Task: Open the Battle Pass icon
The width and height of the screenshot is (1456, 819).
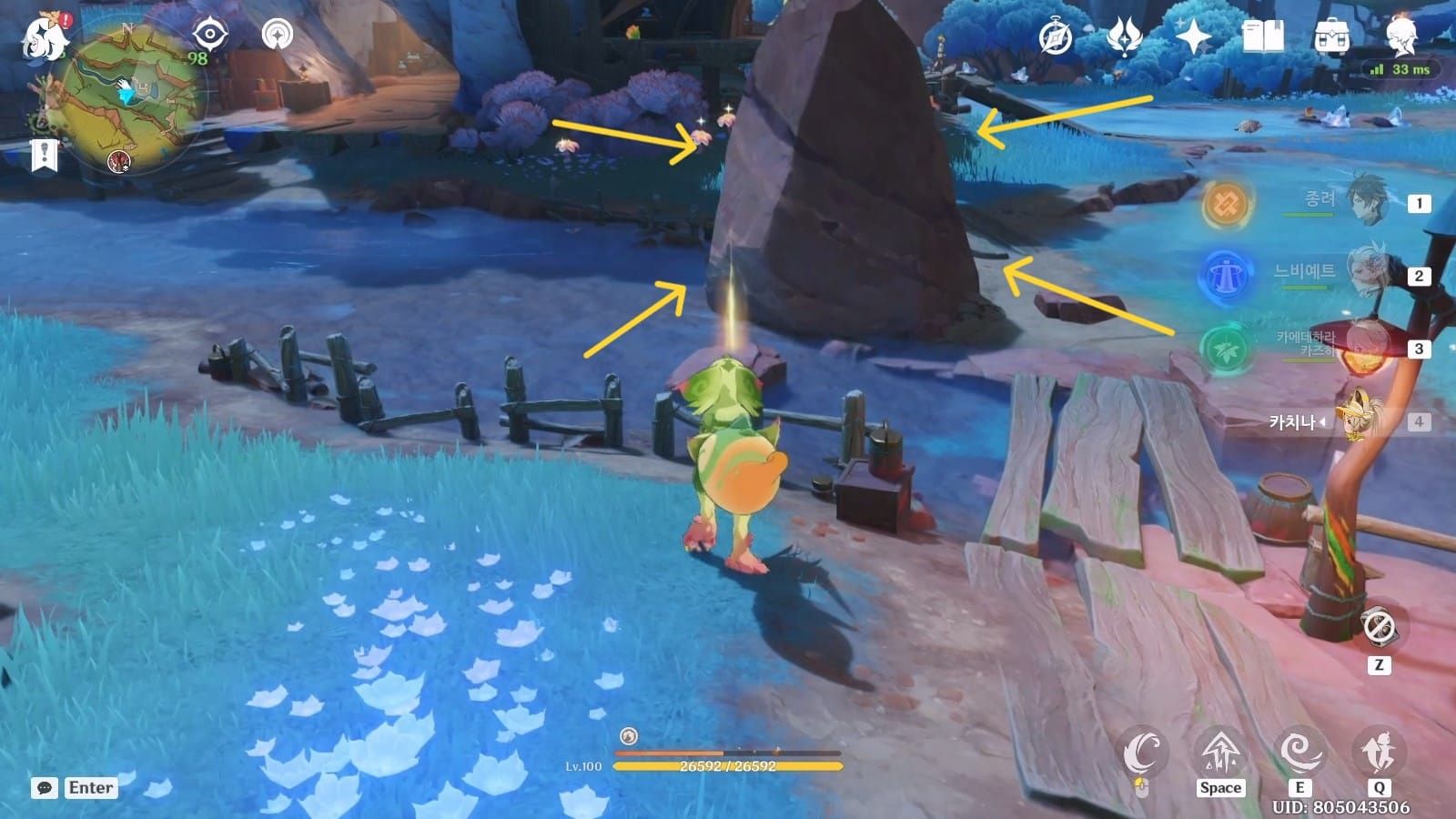Action: pos(1125,37)
